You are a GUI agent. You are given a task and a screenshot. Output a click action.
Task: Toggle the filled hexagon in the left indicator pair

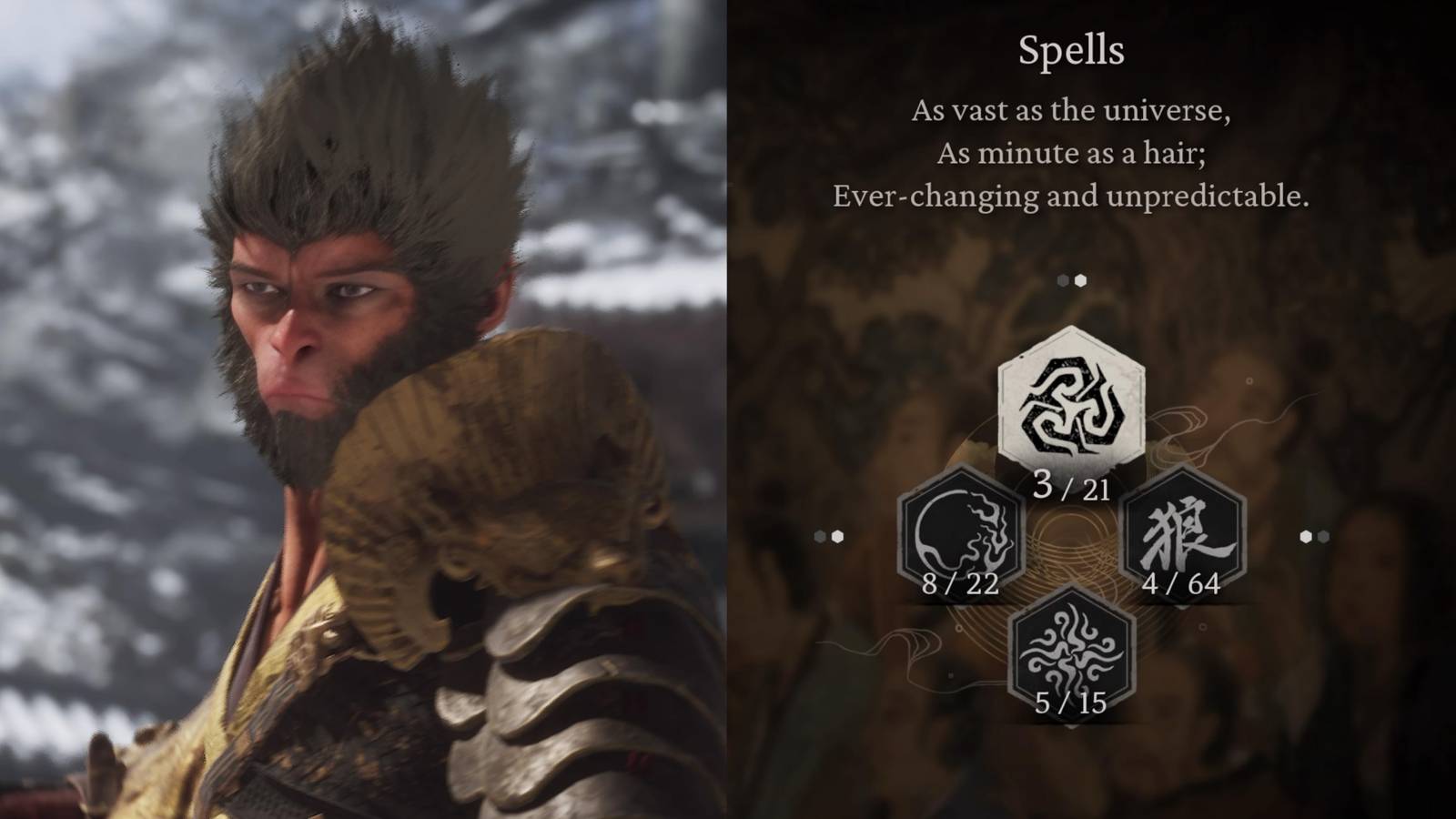pyautogui.click(x=838, y=534)
